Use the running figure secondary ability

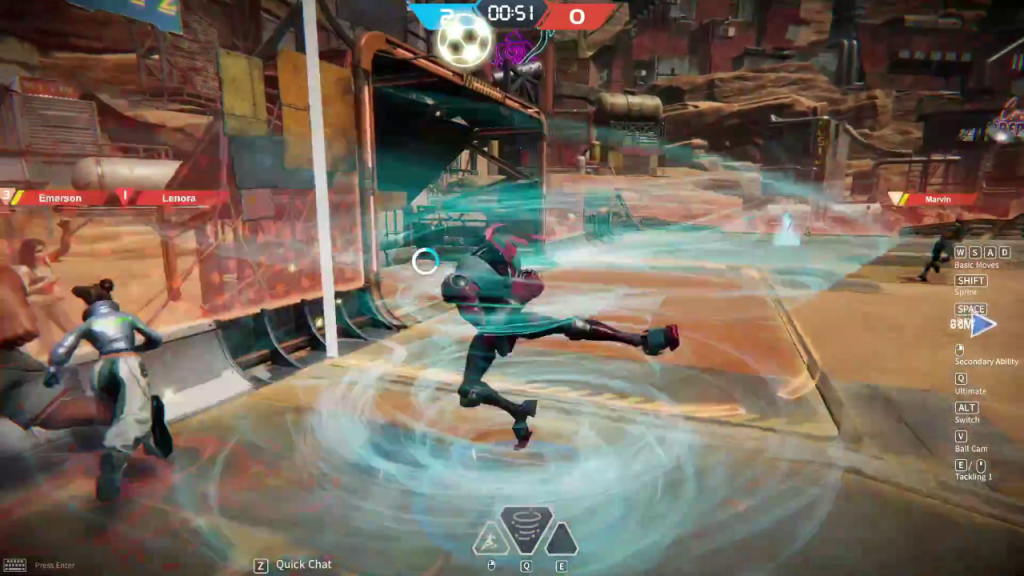[490, 539]
